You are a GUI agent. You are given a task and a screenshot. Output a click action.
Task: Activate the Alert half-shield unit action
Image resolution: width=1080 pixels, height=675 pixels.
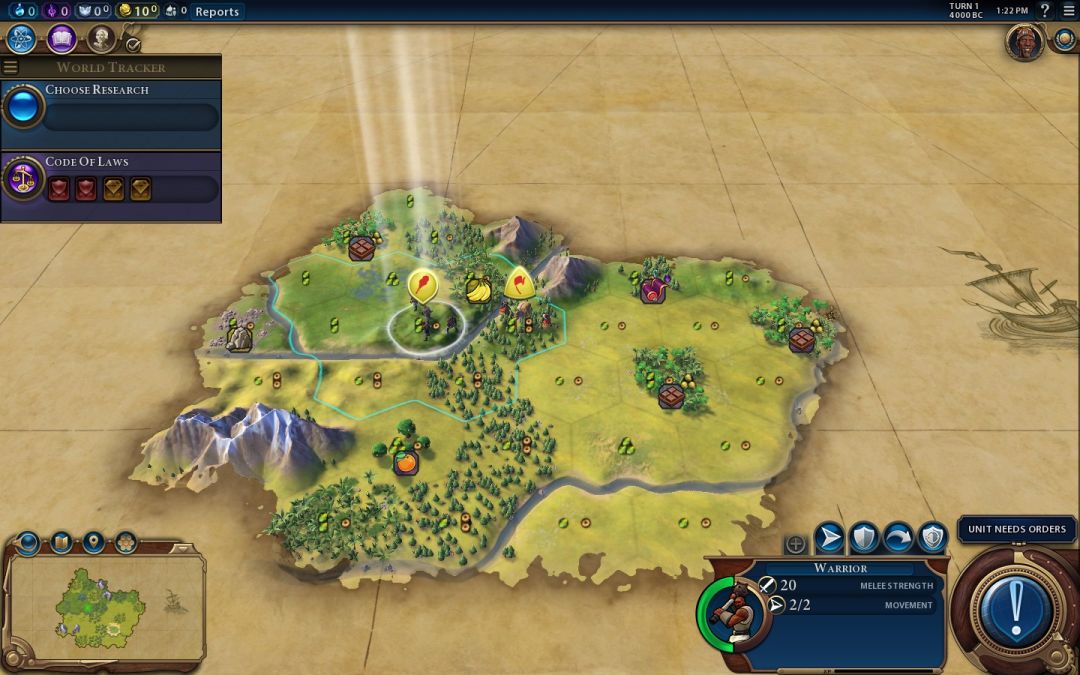pos(932,538)
